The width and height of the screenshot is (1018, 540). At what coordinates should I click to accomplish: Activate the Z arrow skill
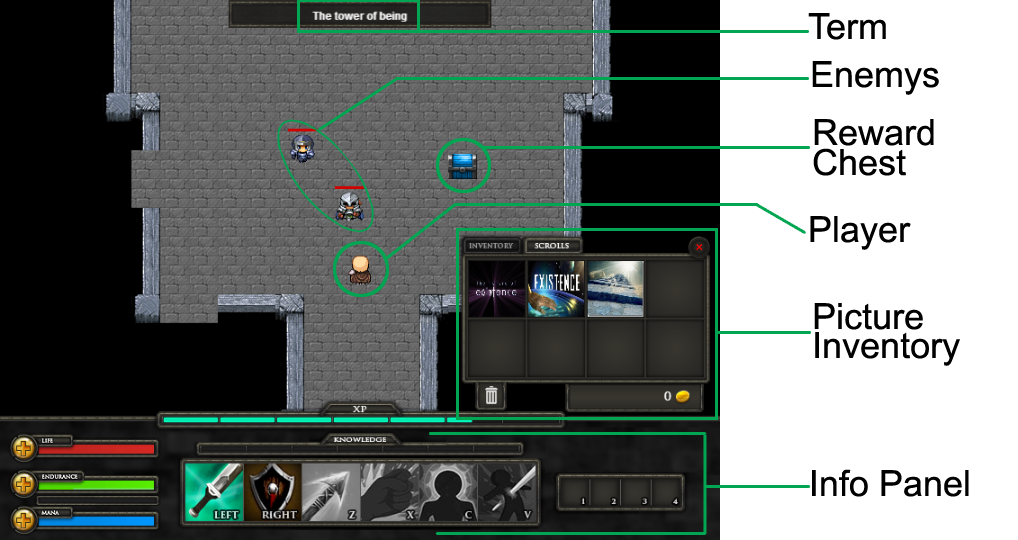(x=331, y=492)
